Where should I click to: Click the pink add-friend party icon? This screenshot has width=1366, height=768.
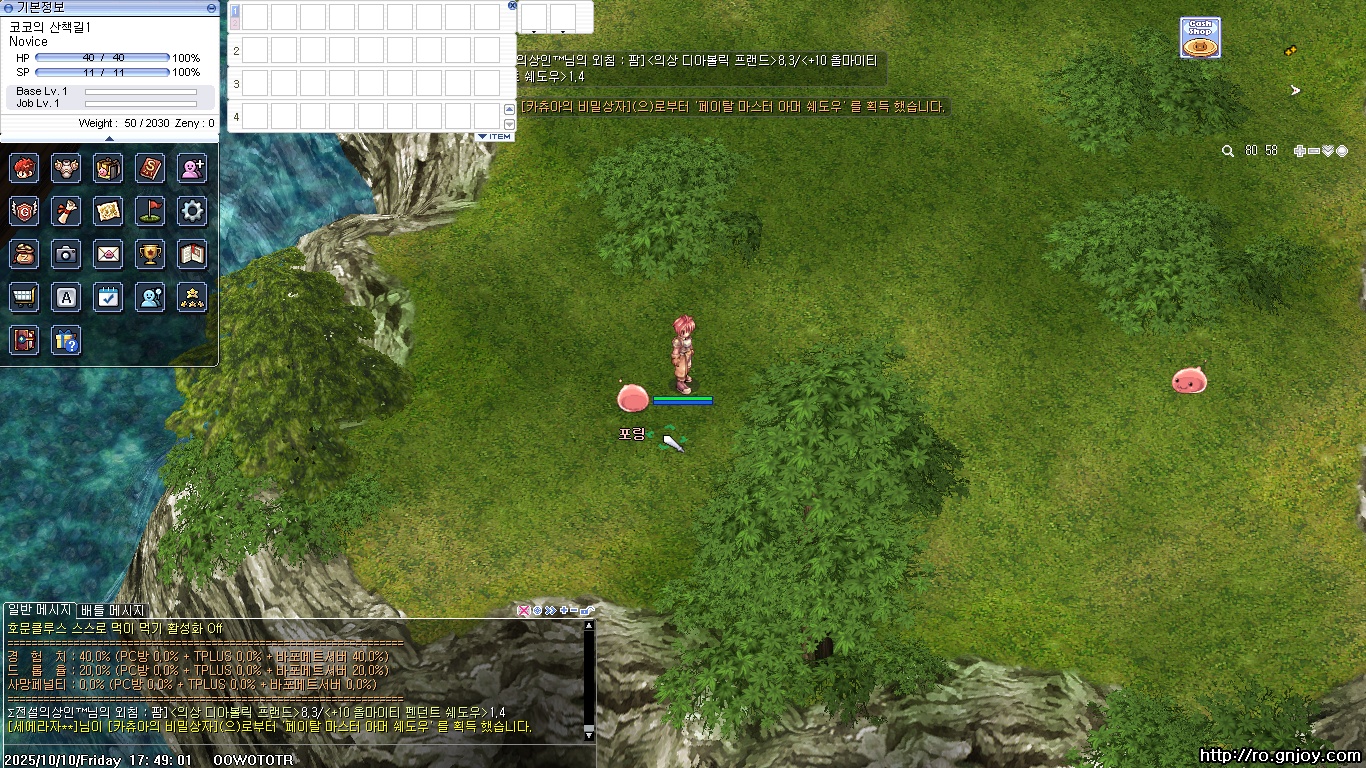point(192,168)
